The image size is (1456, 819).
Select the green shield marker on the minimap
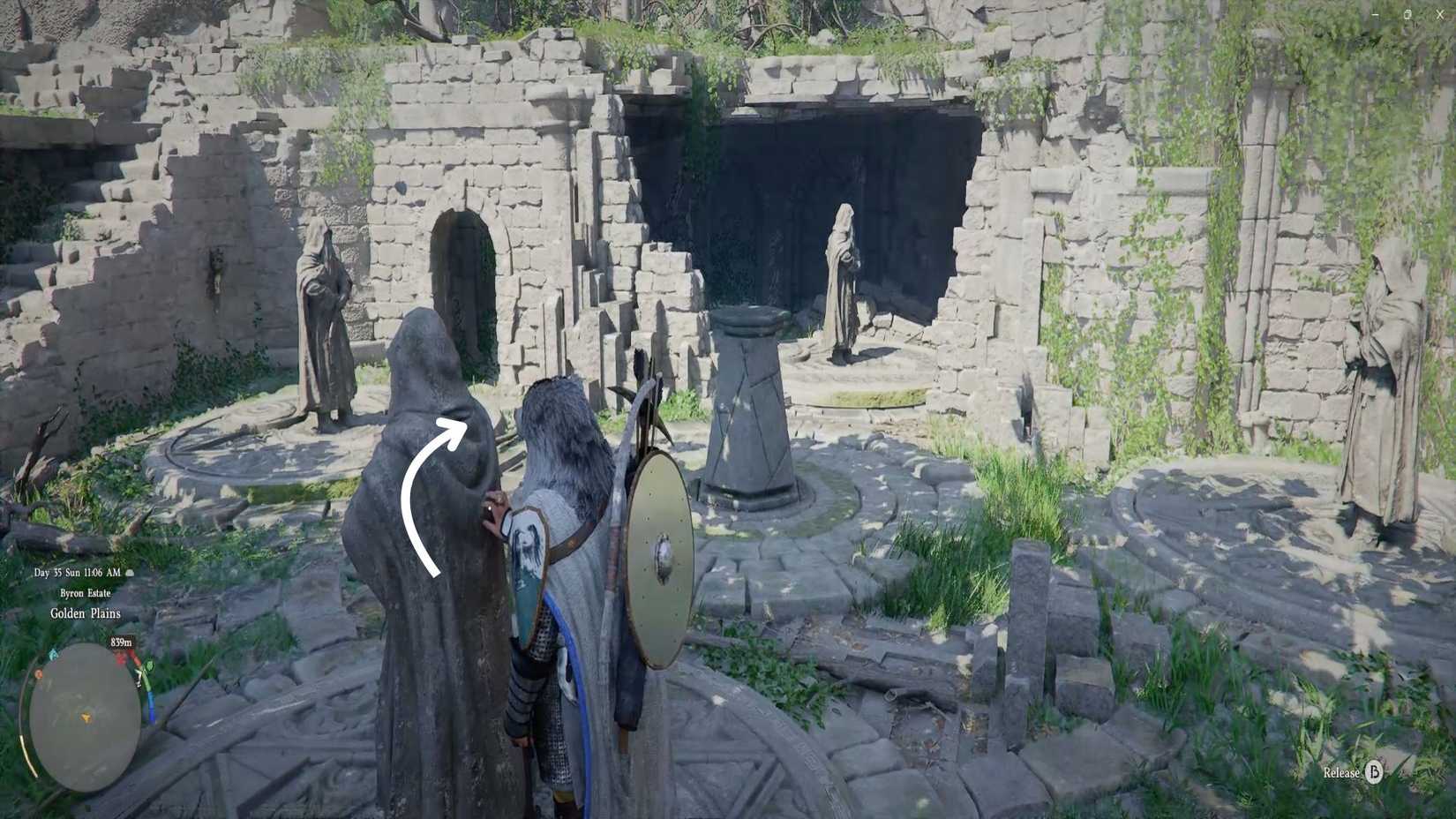point(149,665)
